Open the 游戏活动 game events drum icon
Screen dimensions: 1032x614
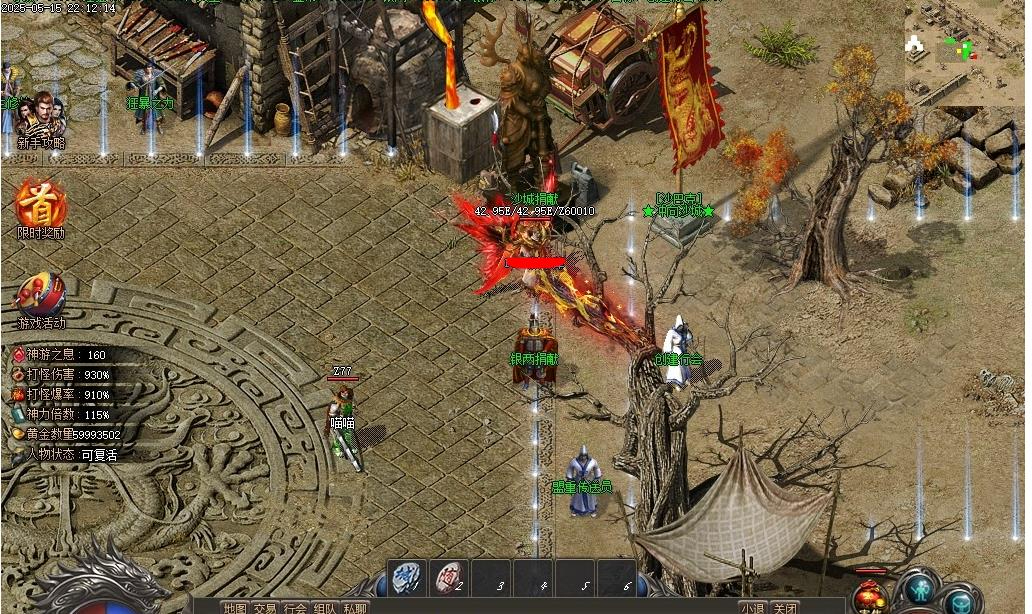click(41, 295)
